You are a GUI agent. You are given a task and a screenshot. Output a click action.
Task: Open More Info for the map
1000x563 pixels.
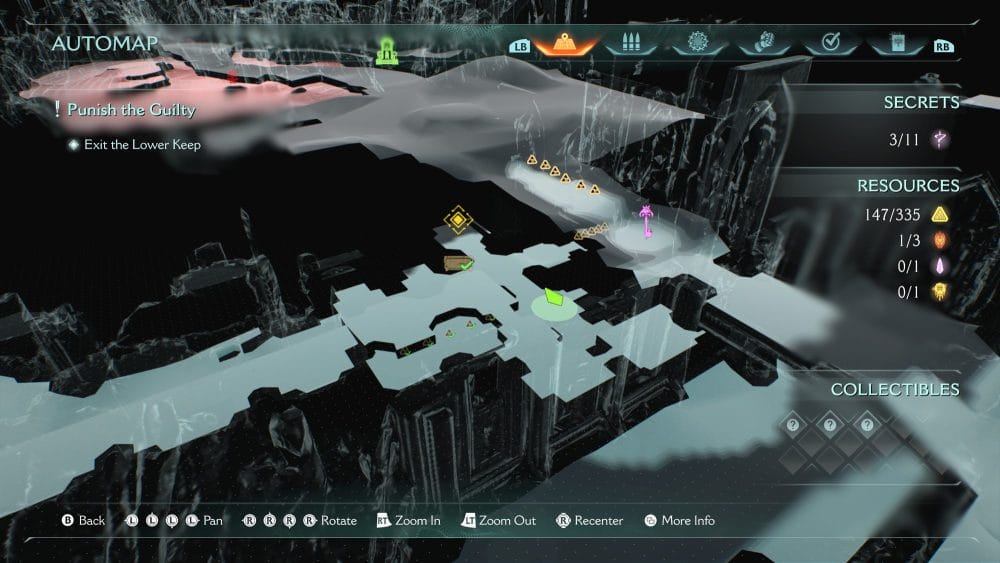coord(680,521)
